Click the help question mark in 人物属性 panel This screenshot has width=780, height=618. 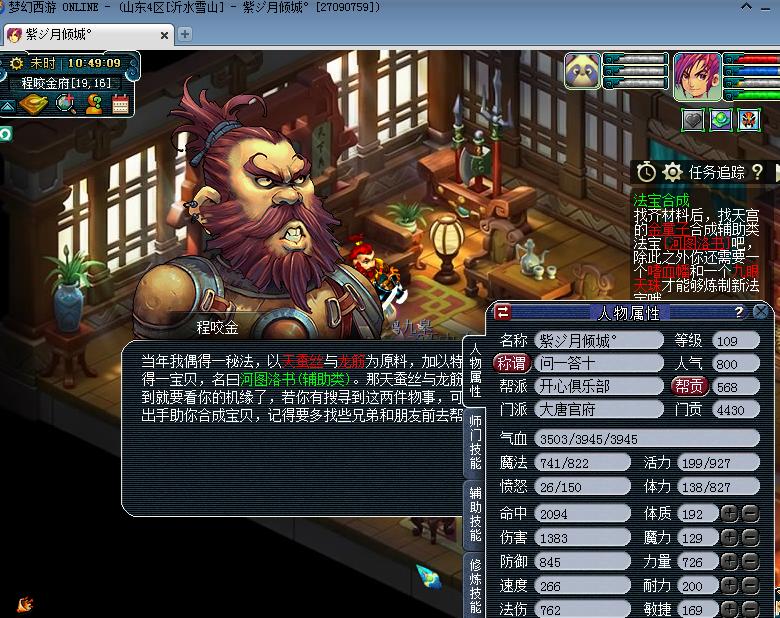click(739, 312)
